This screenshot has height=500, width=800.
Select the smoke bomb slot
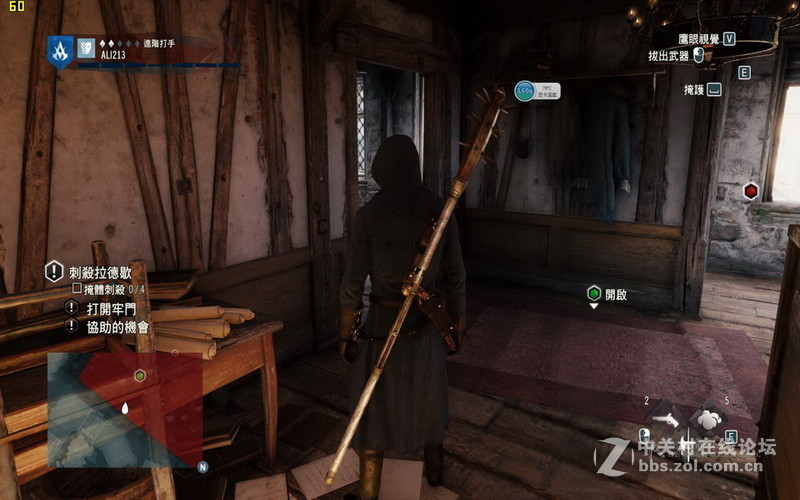pyautogui.click(x=709, y=419)
